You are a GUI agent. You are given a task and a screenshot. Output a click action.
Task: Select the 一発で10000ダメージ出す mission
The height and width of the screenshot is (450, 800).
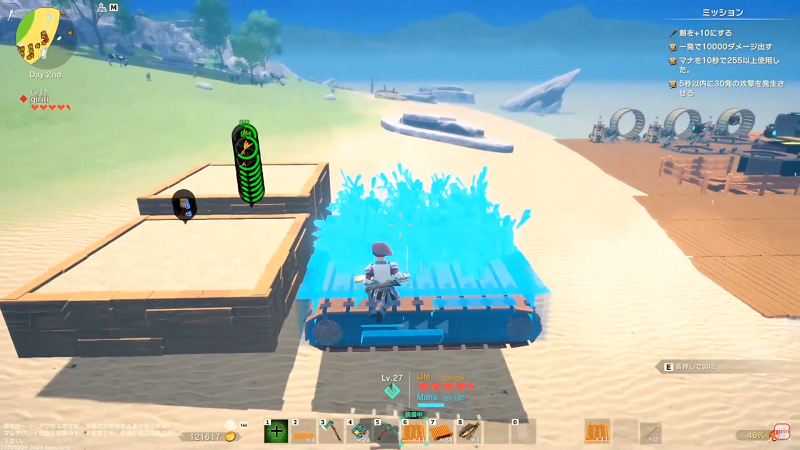pos(724,46)
